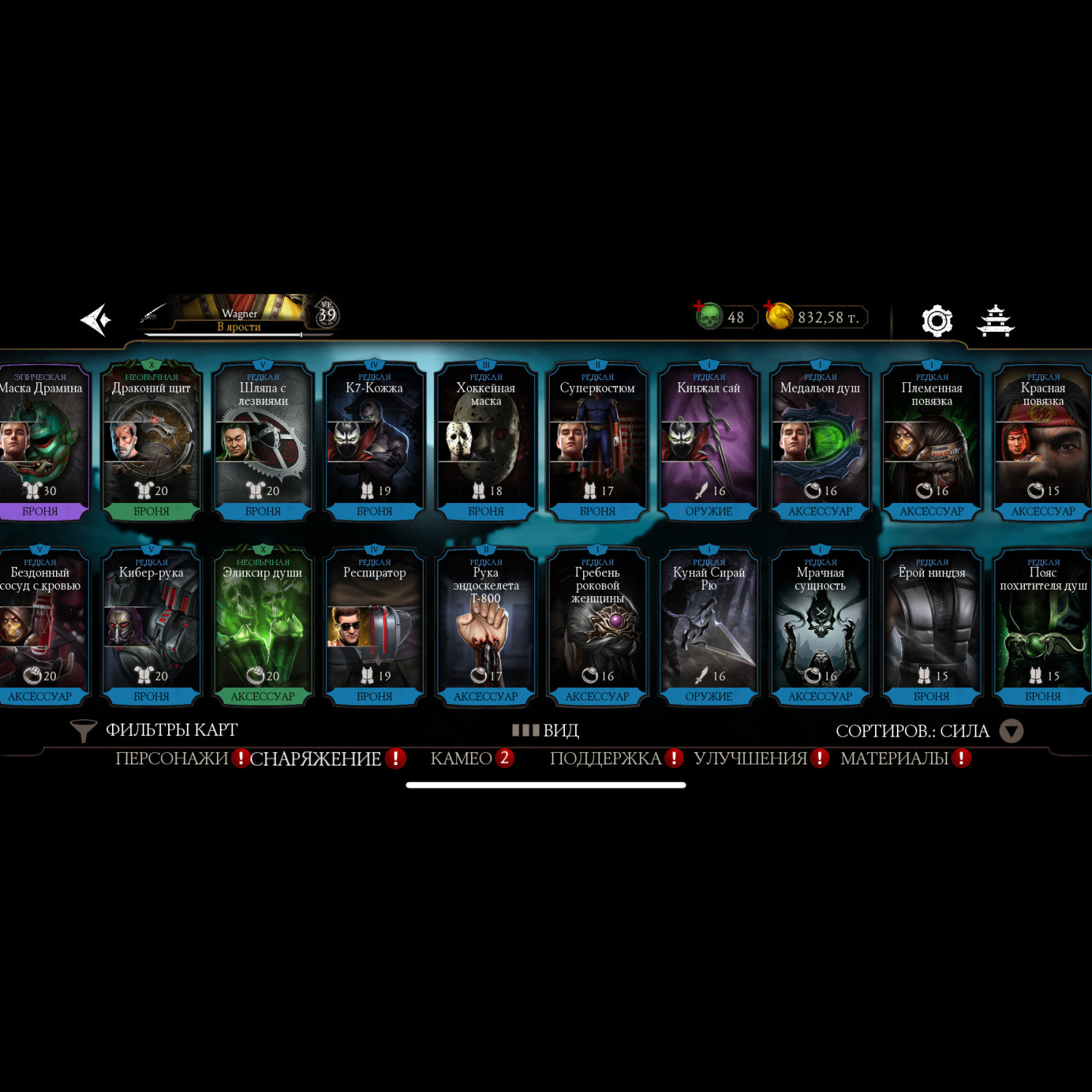Open the pagoda store icon
1092x1092 pixels.
[995, 320]
